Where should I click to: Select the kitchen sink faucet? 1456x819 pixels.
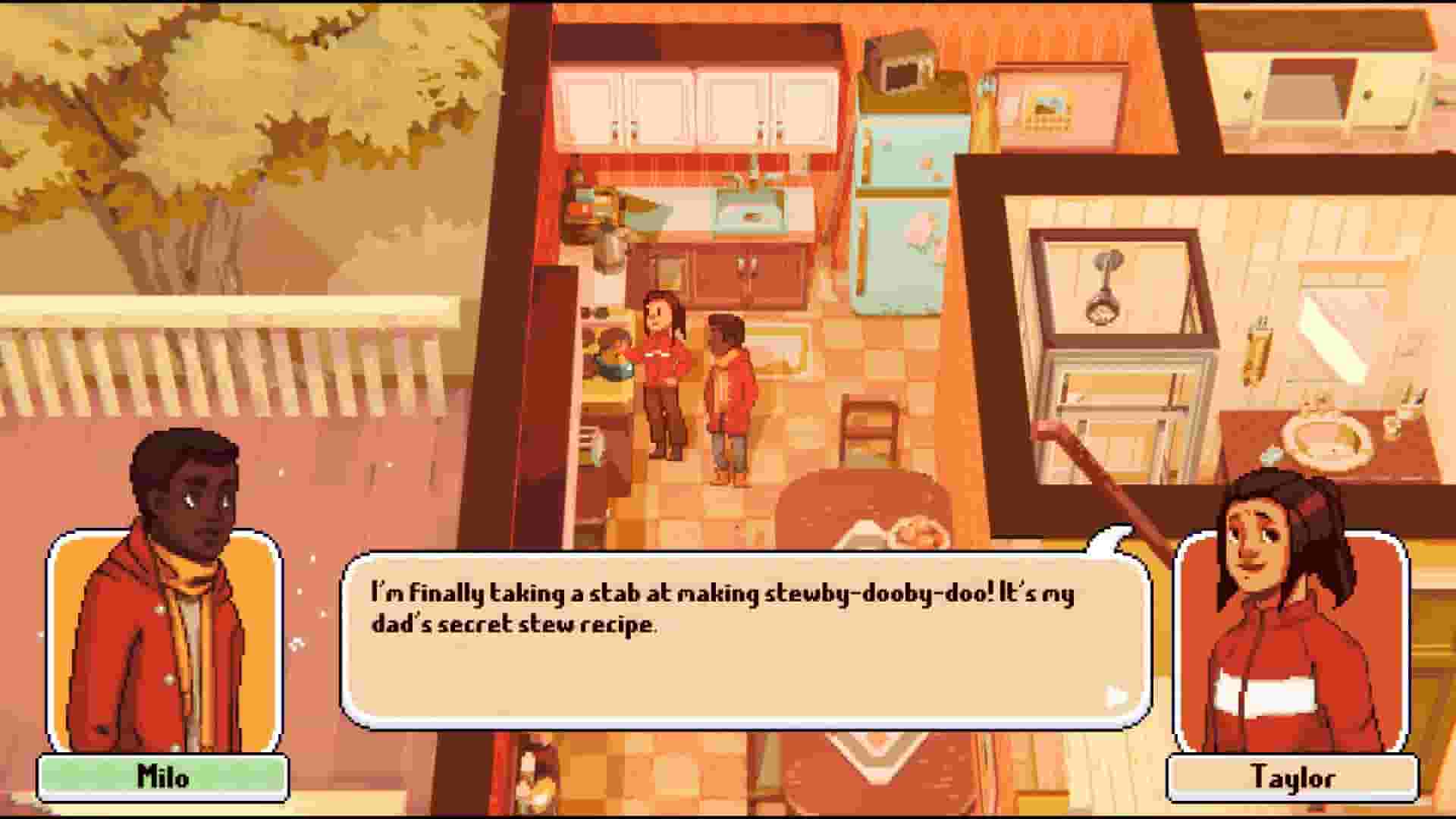pos(751,182)
